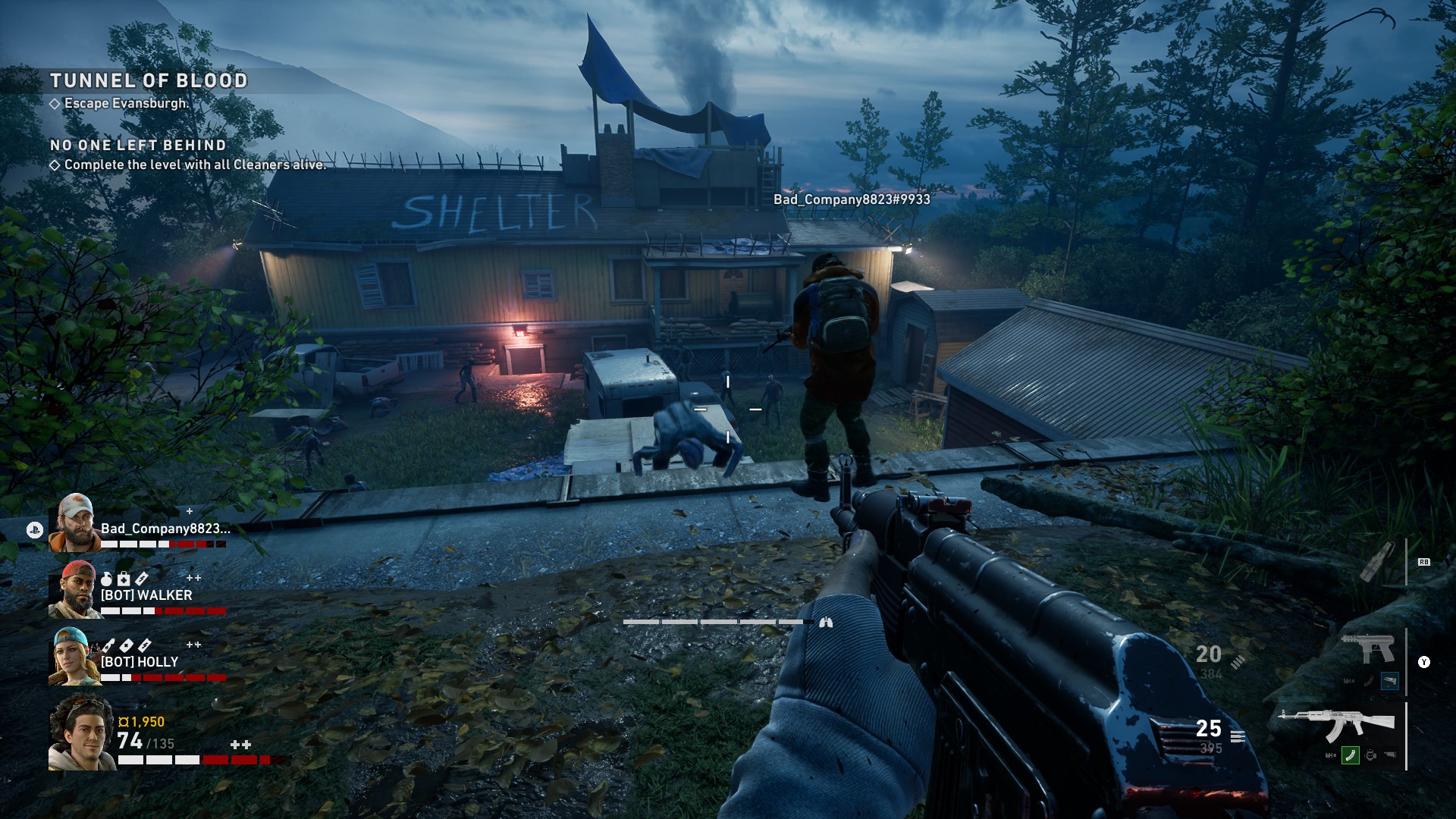This screenshot has height=819, width=1456.
Task: Switch to the TEC-9 secondary weapon slot
Action: pyautogui.click(x=1367, y=648)
